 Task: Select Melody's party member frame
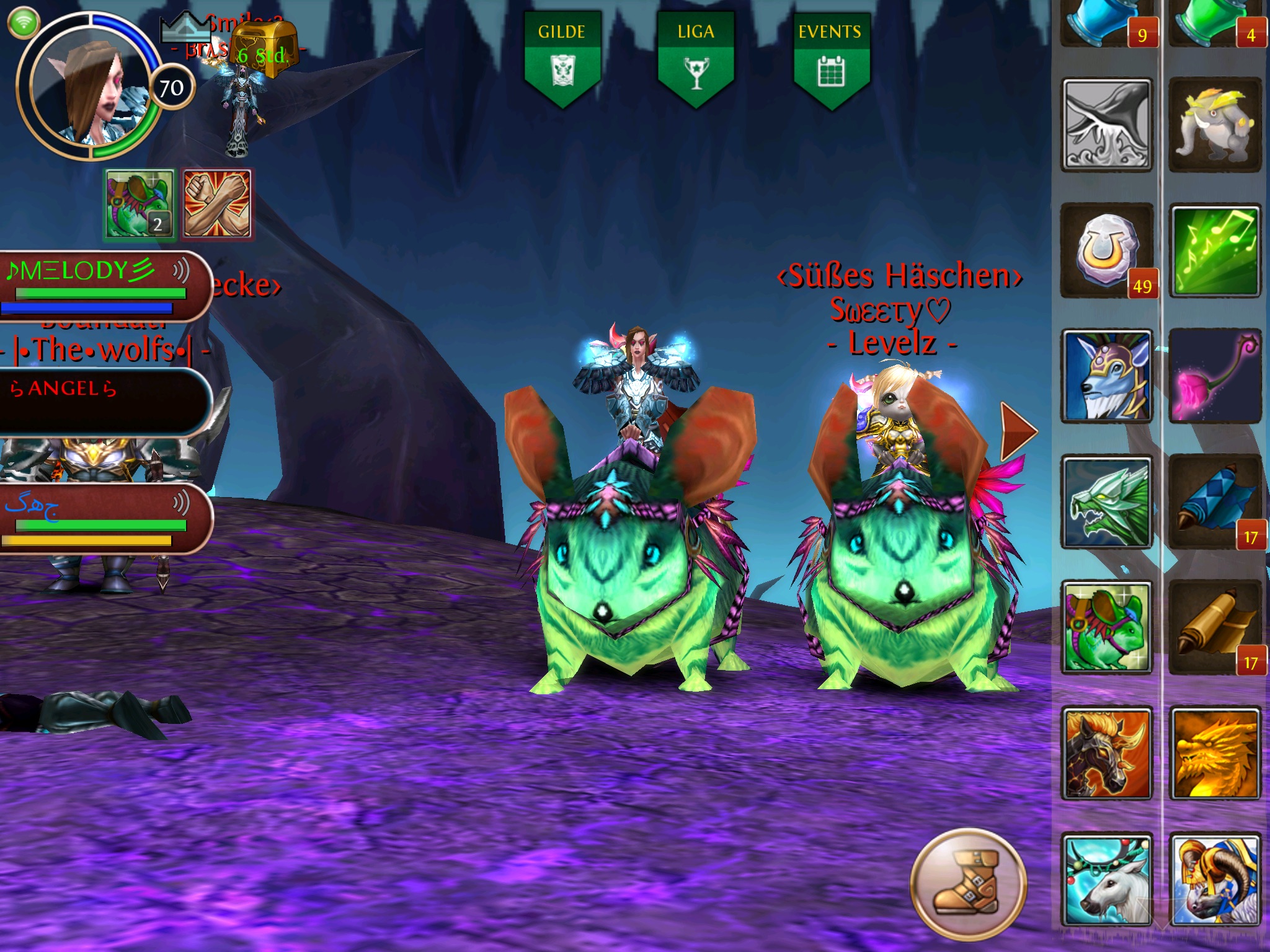click(x=99, y=286)
